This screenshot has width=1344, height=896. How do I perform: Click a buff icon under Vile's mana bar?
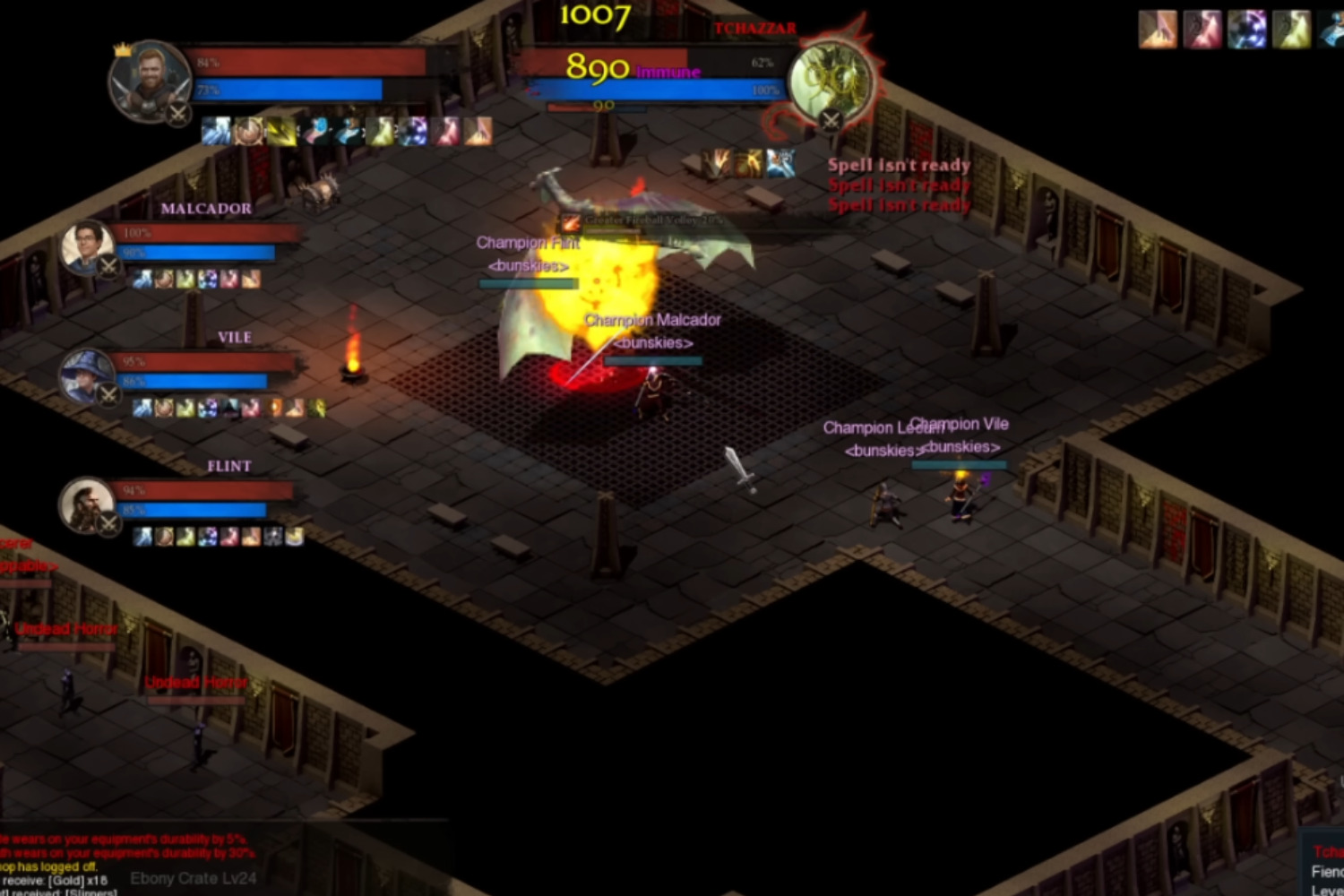[x=143, y=407]
